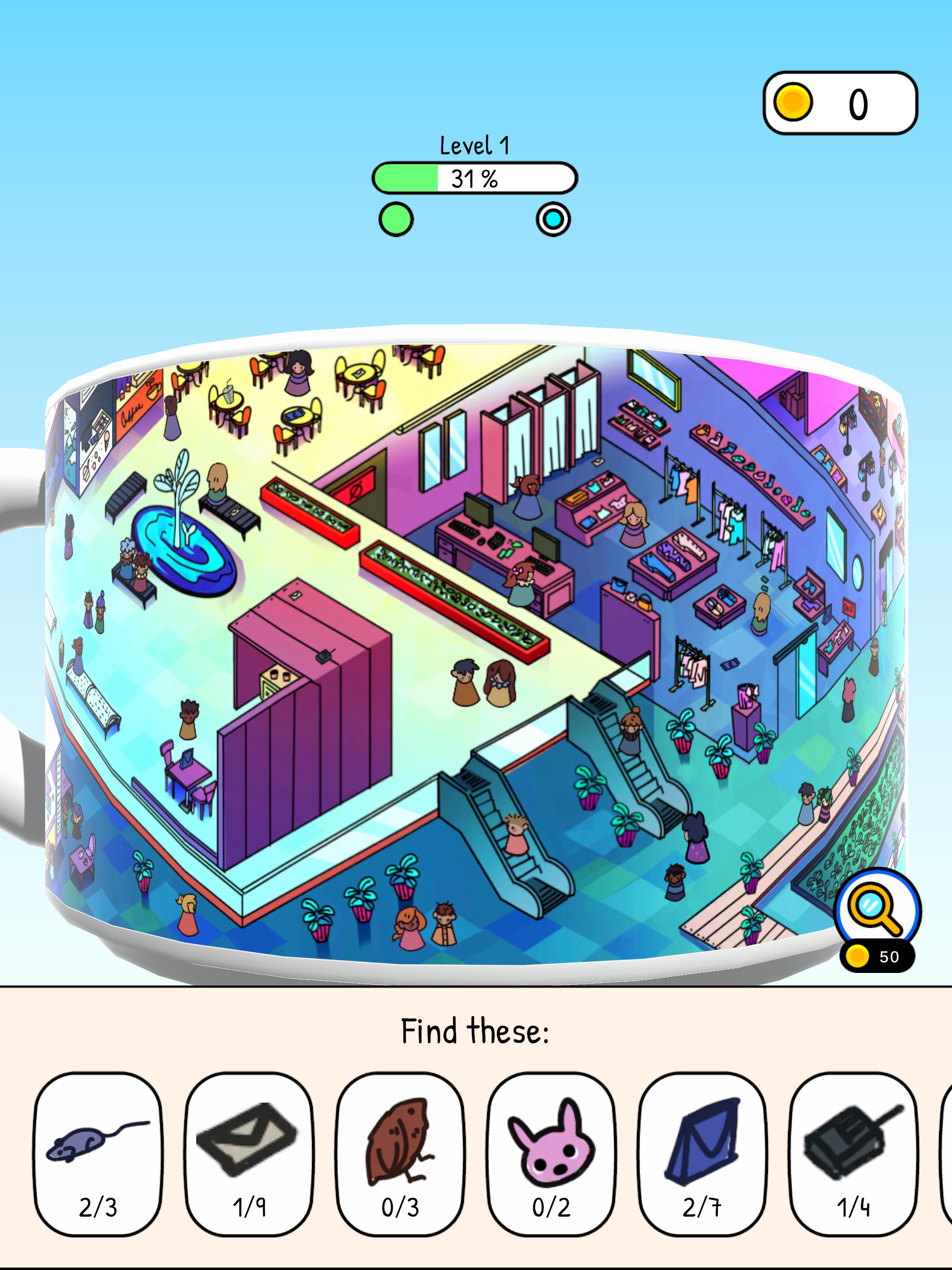Toggle the green circle below the progress bar
This screenshot has height=1270, width=952.
[x=397, y=219]
